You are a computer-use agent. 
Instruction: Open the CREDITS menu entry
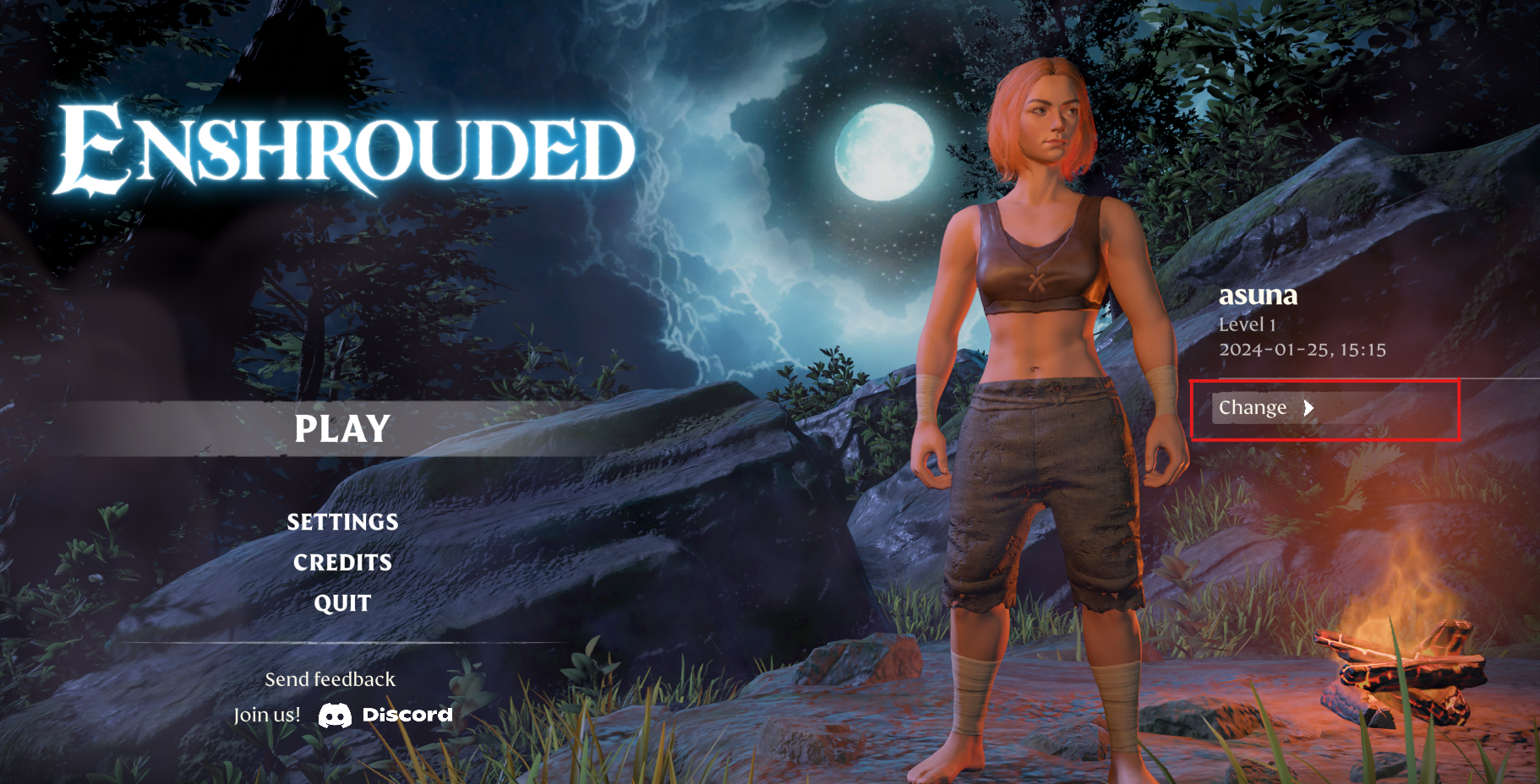tap(341, 563)
